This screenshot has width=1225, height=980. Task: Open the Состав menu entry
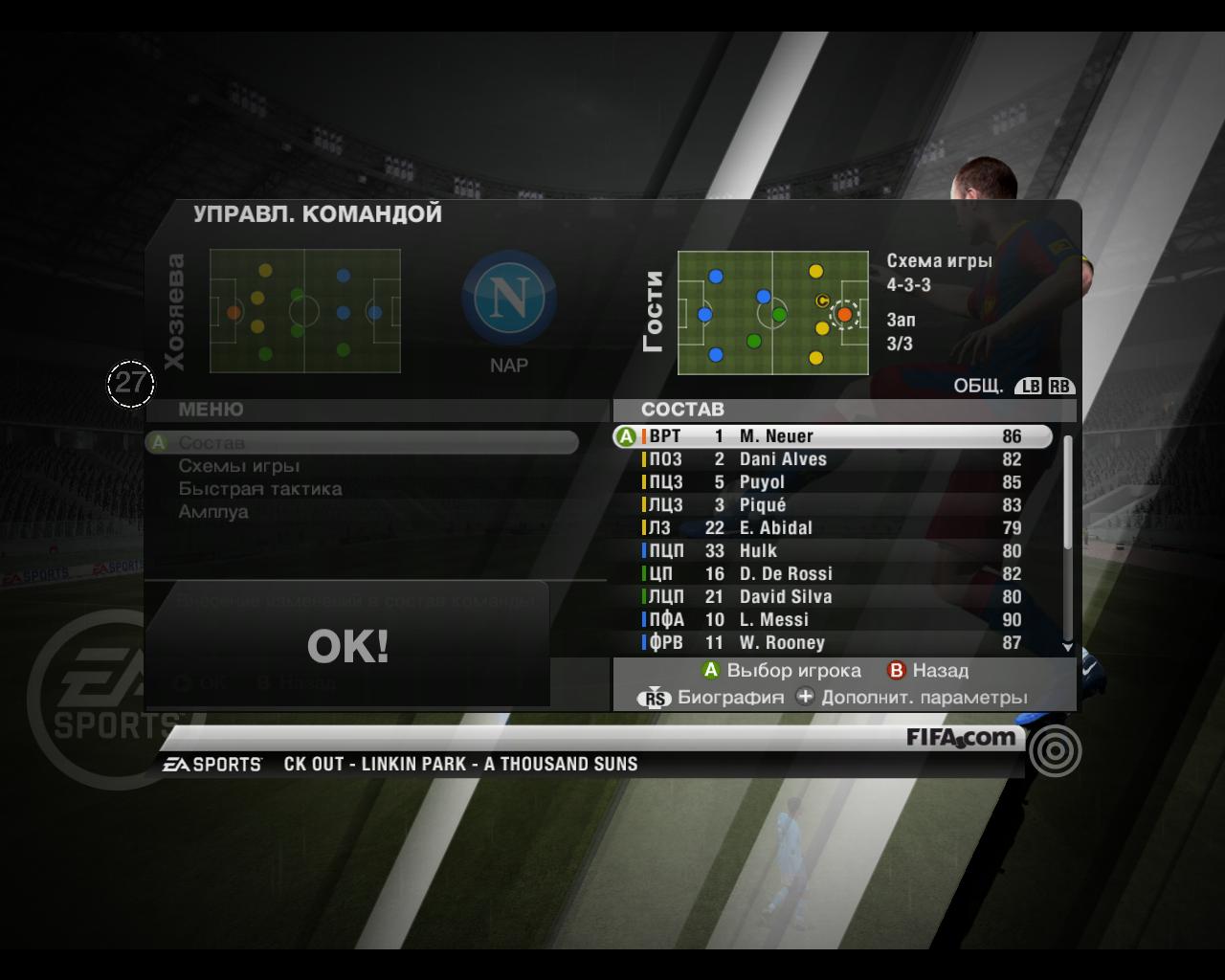click(x=212, y=443)
